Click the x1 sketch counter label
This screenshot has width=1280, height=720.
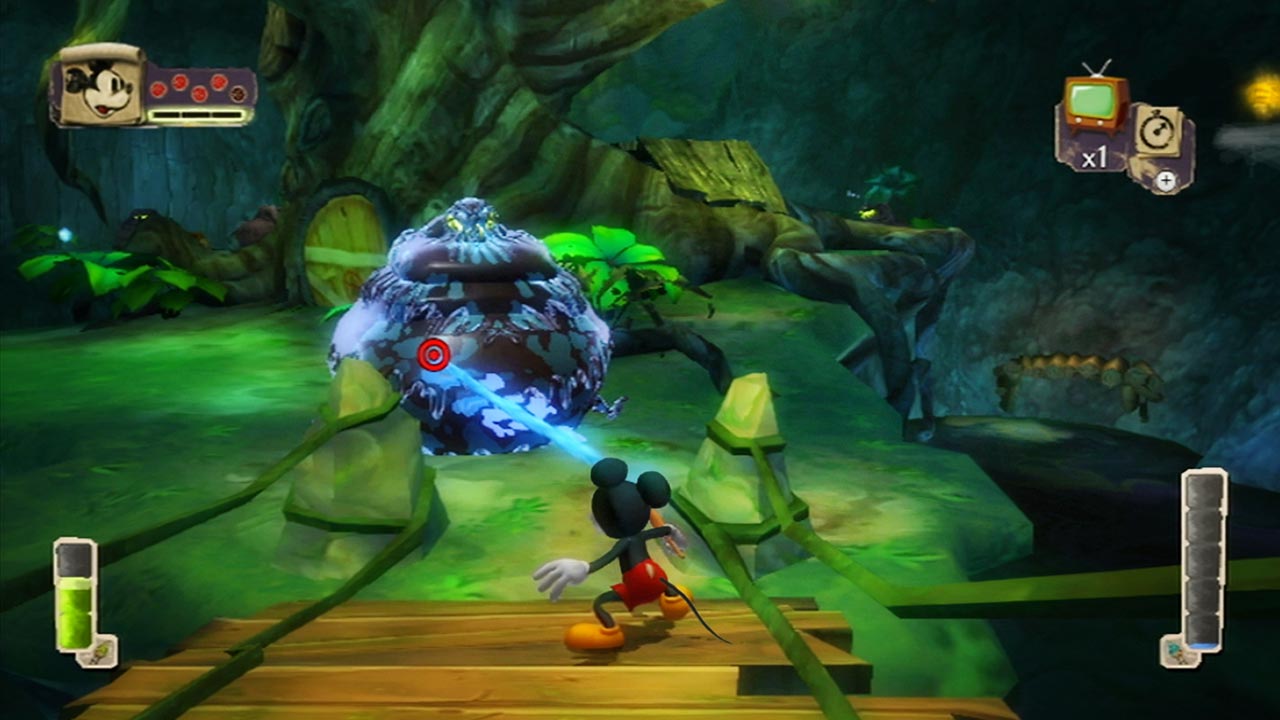(x=1094, y=154)
